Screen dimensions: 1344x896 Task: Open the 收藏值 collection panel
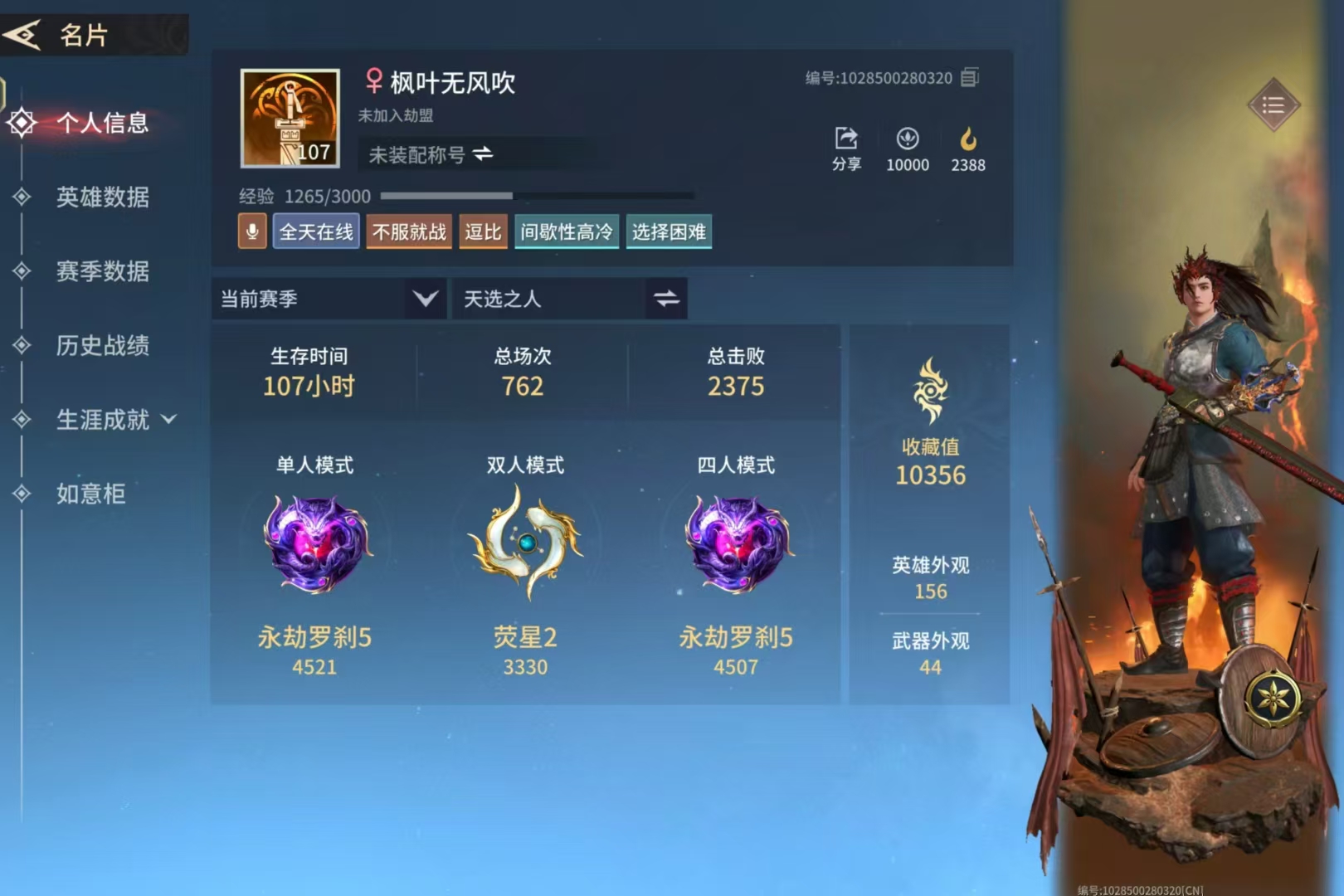[x=930, y=423]
